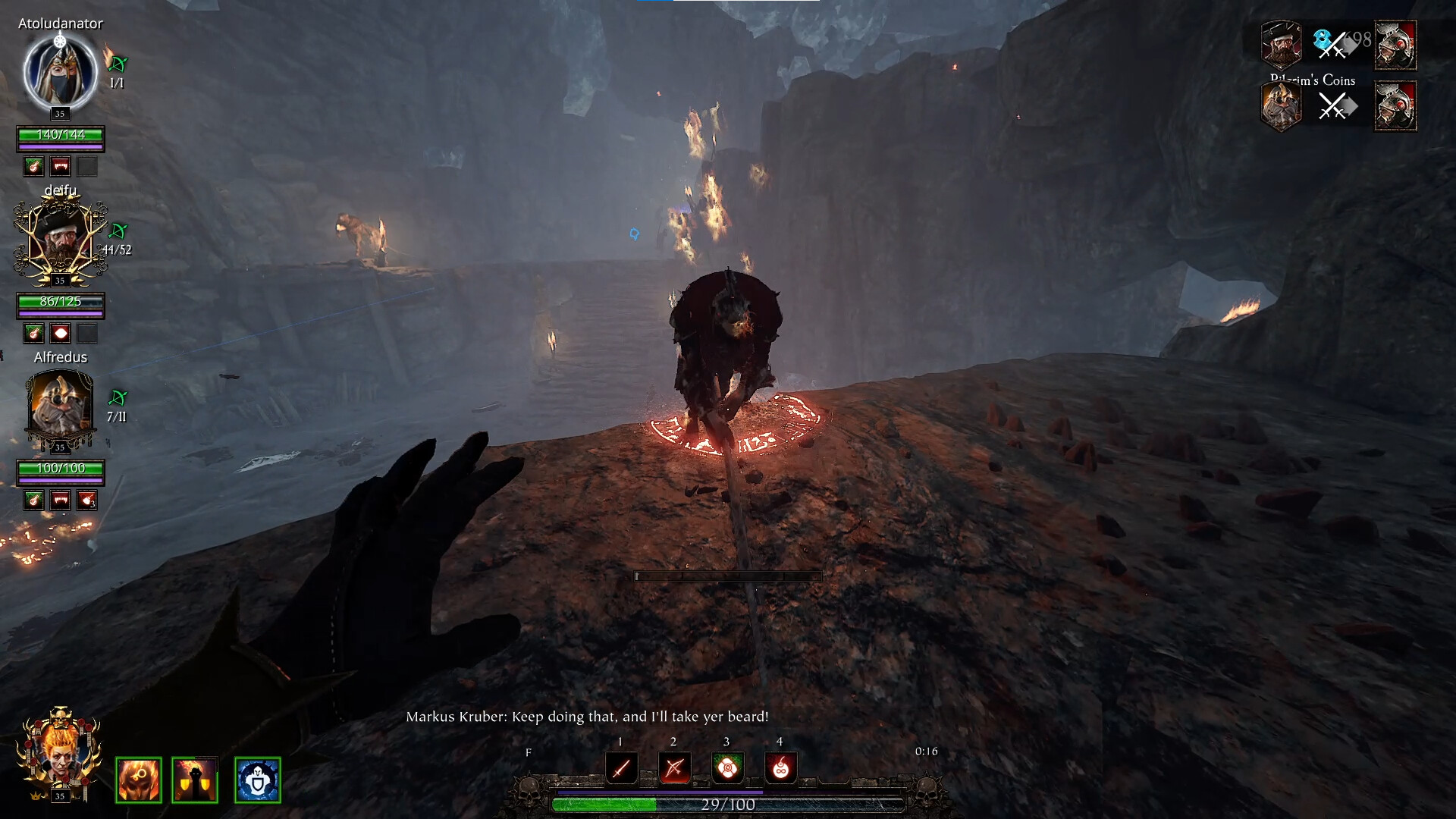Screen dimensions: 1456x819
Task: Select the melee sword weapon slot
Action: (621, 768)
